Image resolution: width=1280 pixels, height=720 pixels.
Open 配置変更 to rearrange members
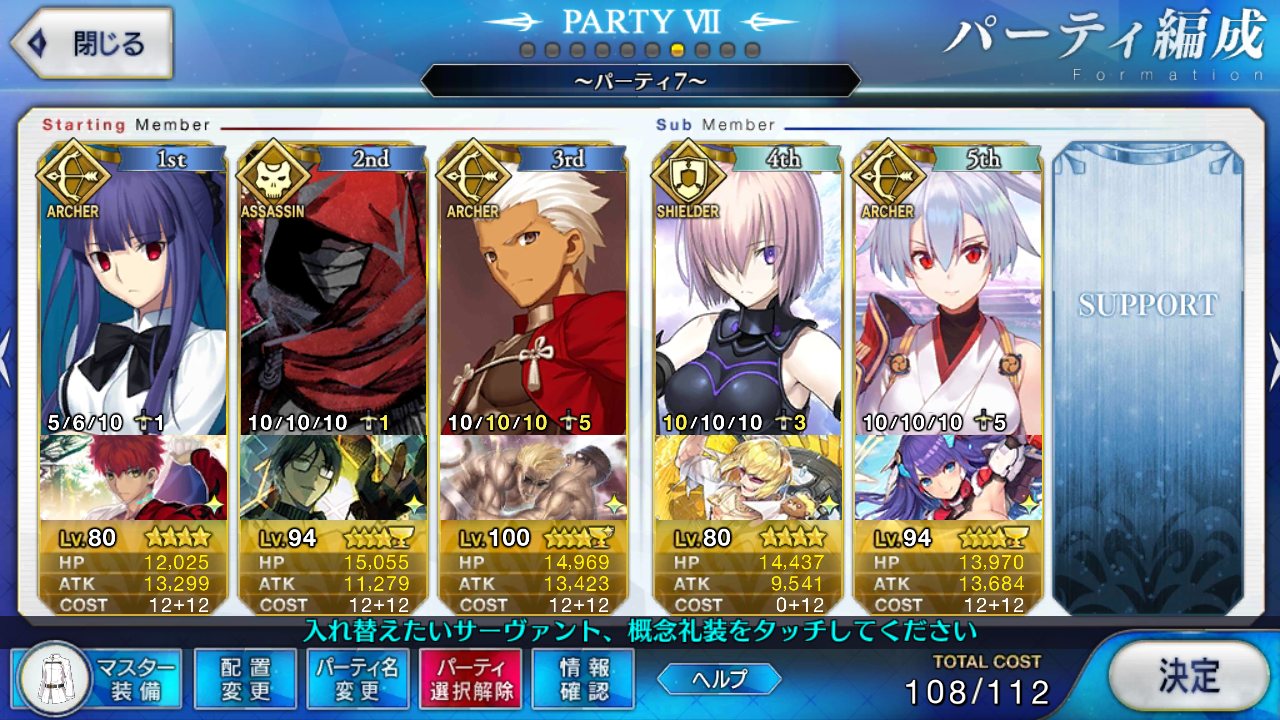(x=245, y=678)
